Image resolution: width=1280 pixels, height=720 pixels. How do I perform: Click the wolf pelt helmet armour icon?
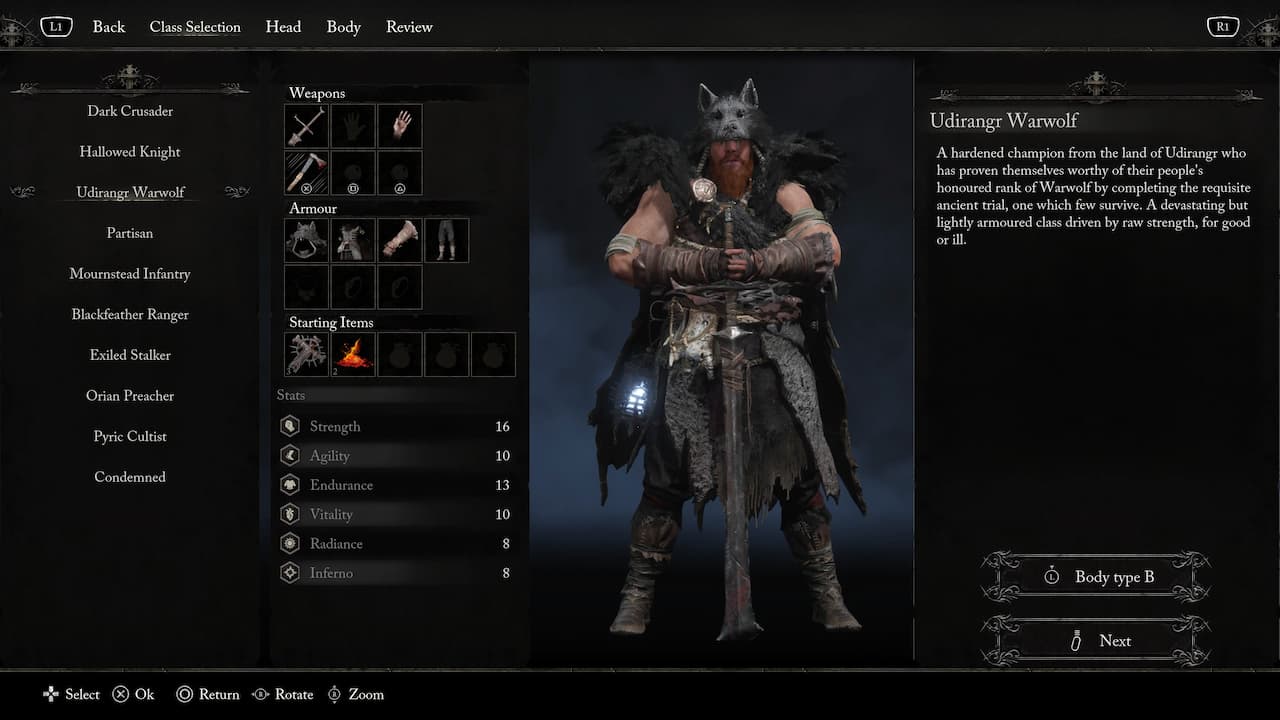coord(305,240)
